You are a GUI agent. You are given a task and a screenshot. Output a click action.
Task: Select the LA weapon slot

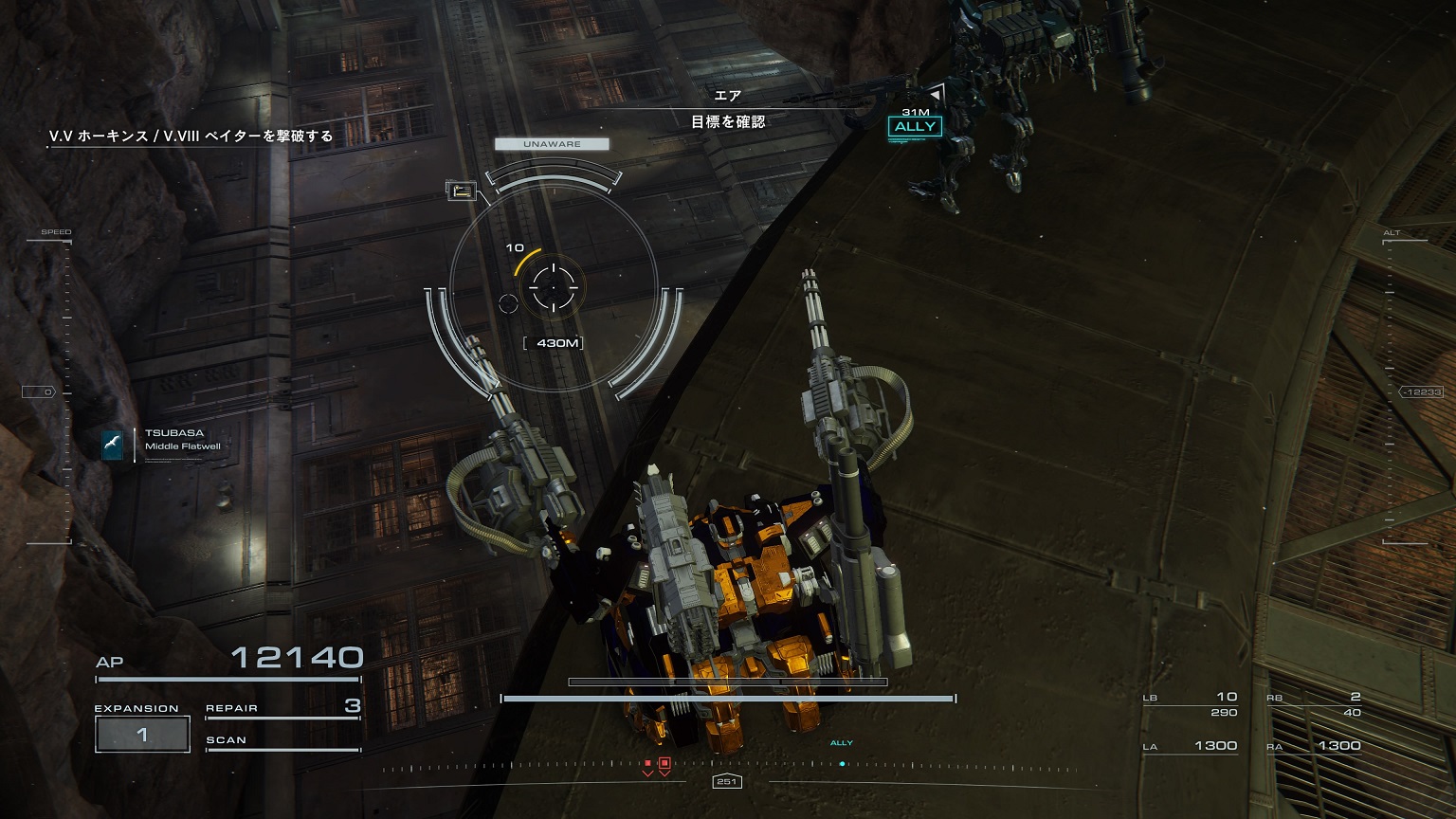pos(1190,746)
